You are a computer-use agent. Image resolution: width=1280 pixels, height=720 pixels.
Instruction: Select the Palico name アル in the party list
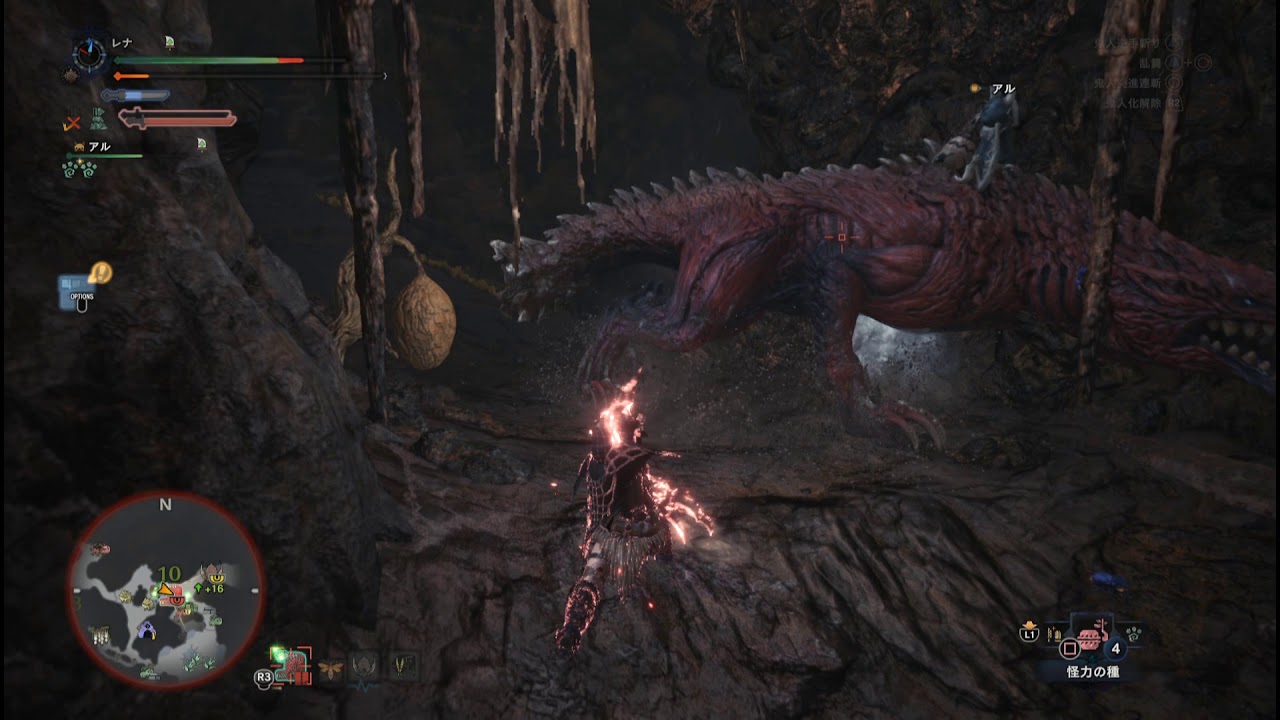click(99, 147)
